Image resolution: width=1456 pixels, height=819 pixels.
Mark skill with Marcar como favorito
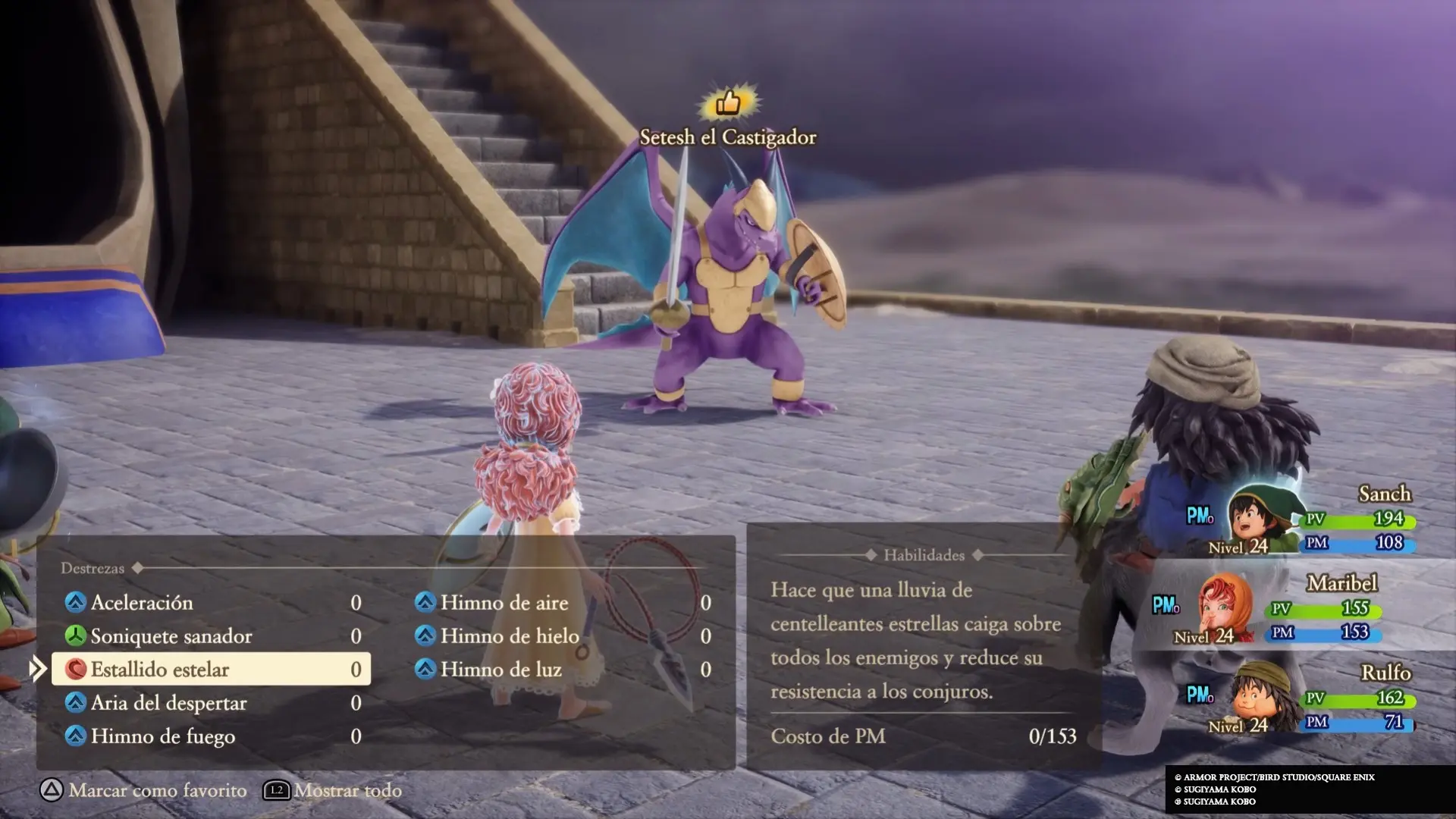click(144, 790)
